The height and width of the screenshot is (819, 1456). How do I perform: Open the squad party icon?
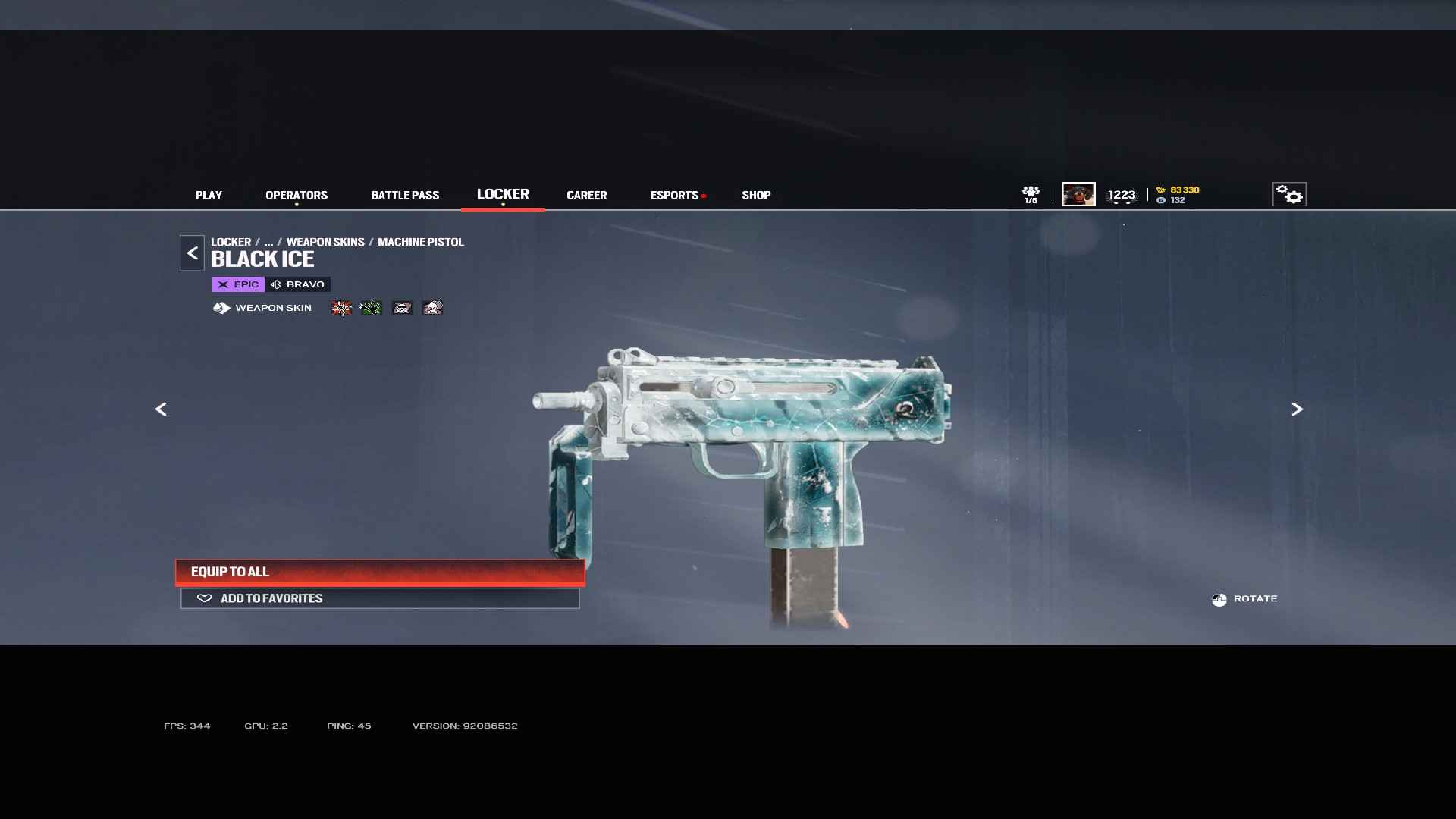[x=1031, y=194]
